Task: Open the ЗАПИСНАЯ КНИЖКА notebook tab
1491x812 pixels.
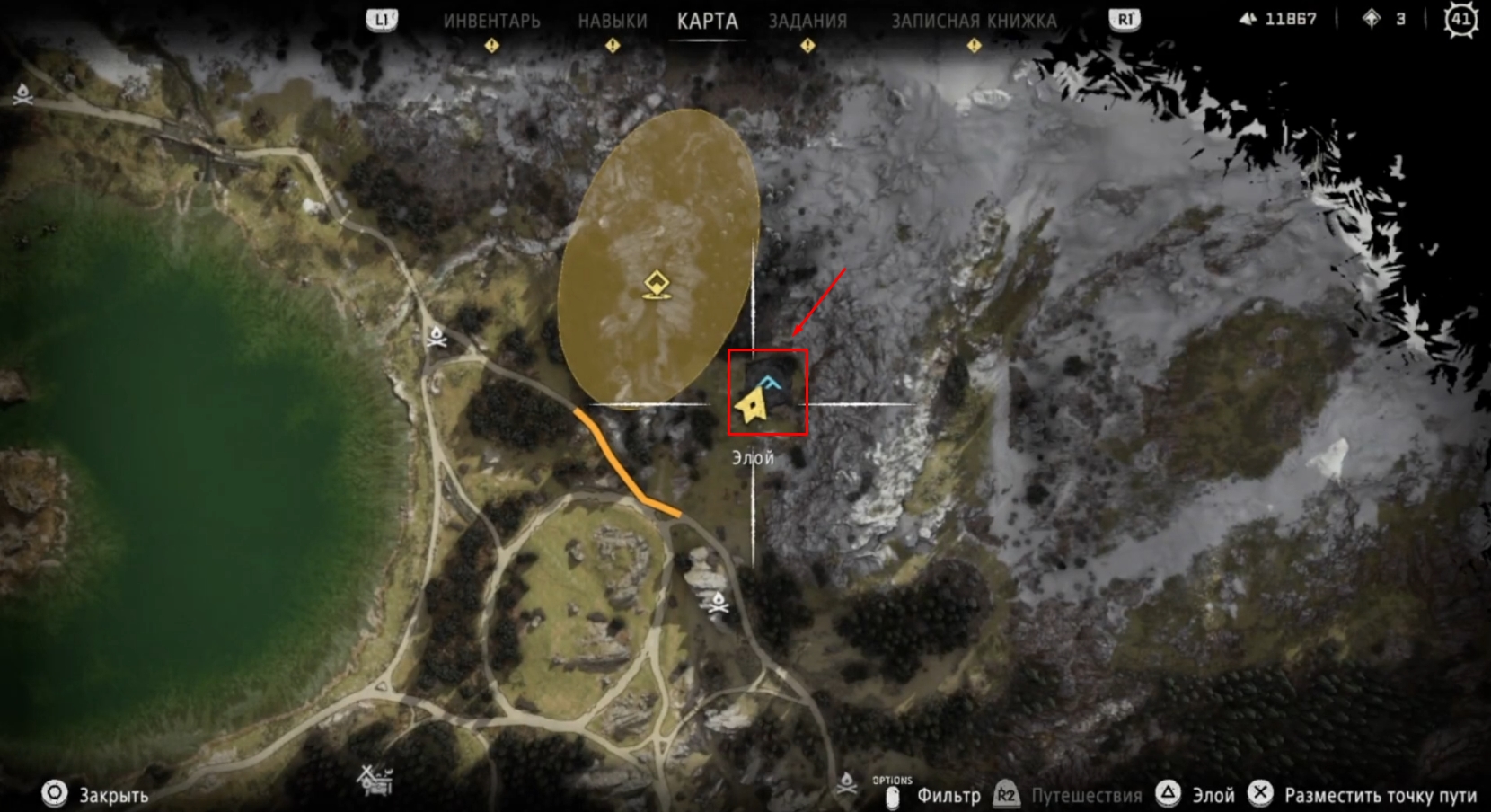Action: [974, 21]
